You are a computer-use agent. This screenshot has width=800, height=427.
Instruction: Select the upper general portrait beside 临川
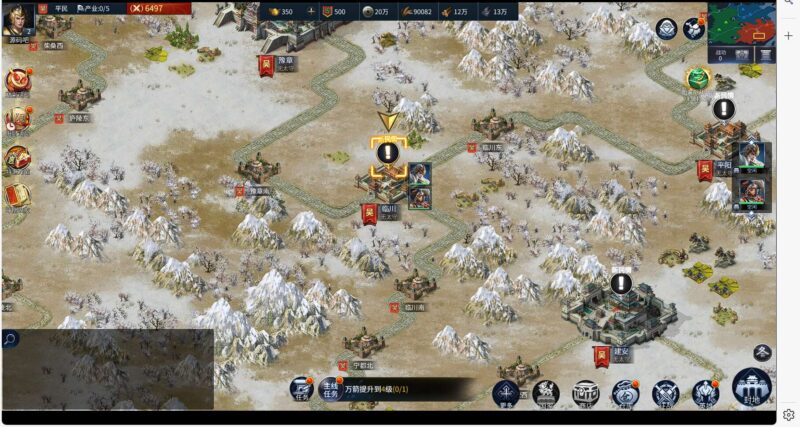(419, 174)
